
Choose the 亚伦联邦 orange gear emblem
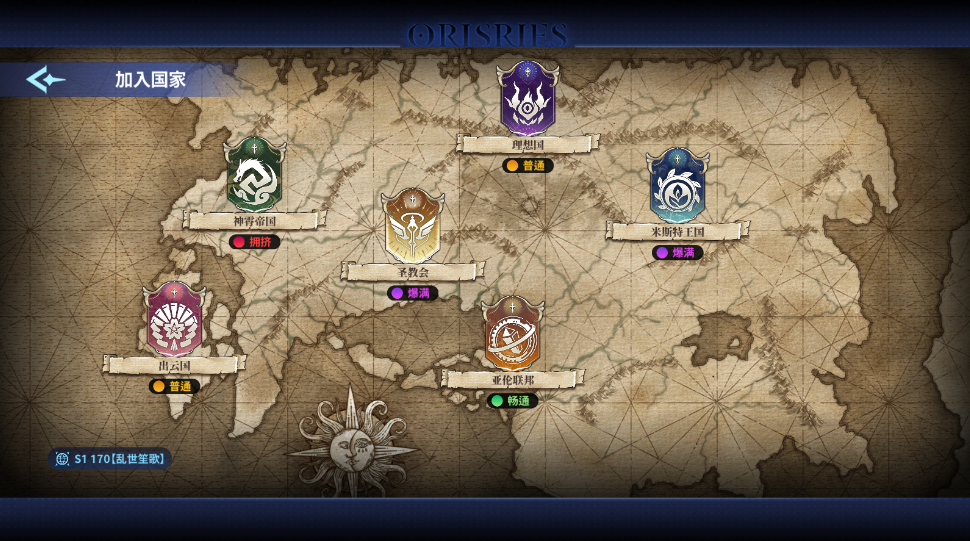pos(512,335)
